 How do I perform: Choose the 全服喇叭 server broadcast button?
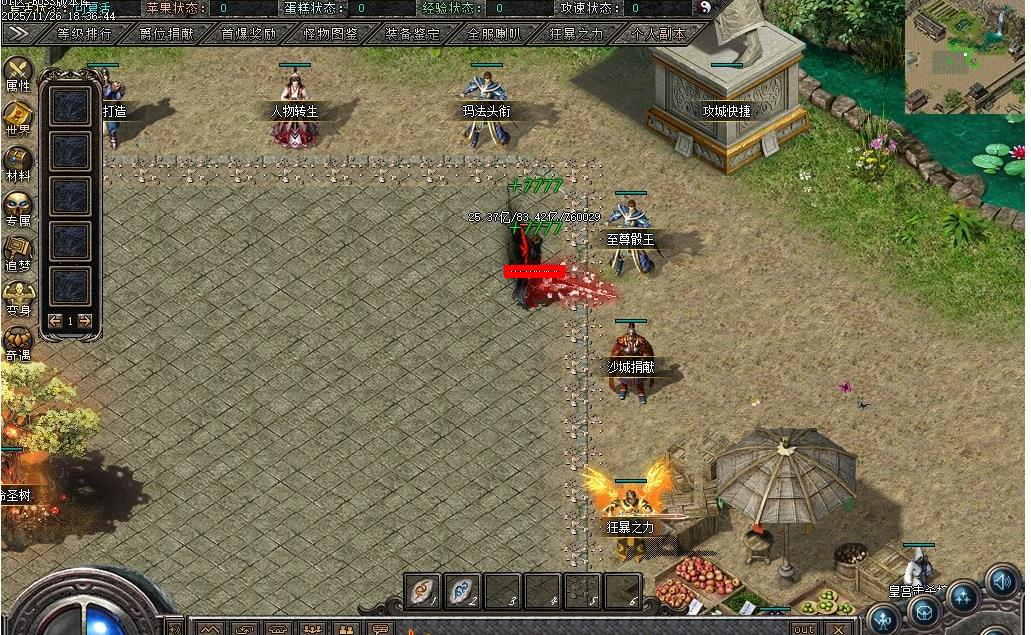(494, 33)
